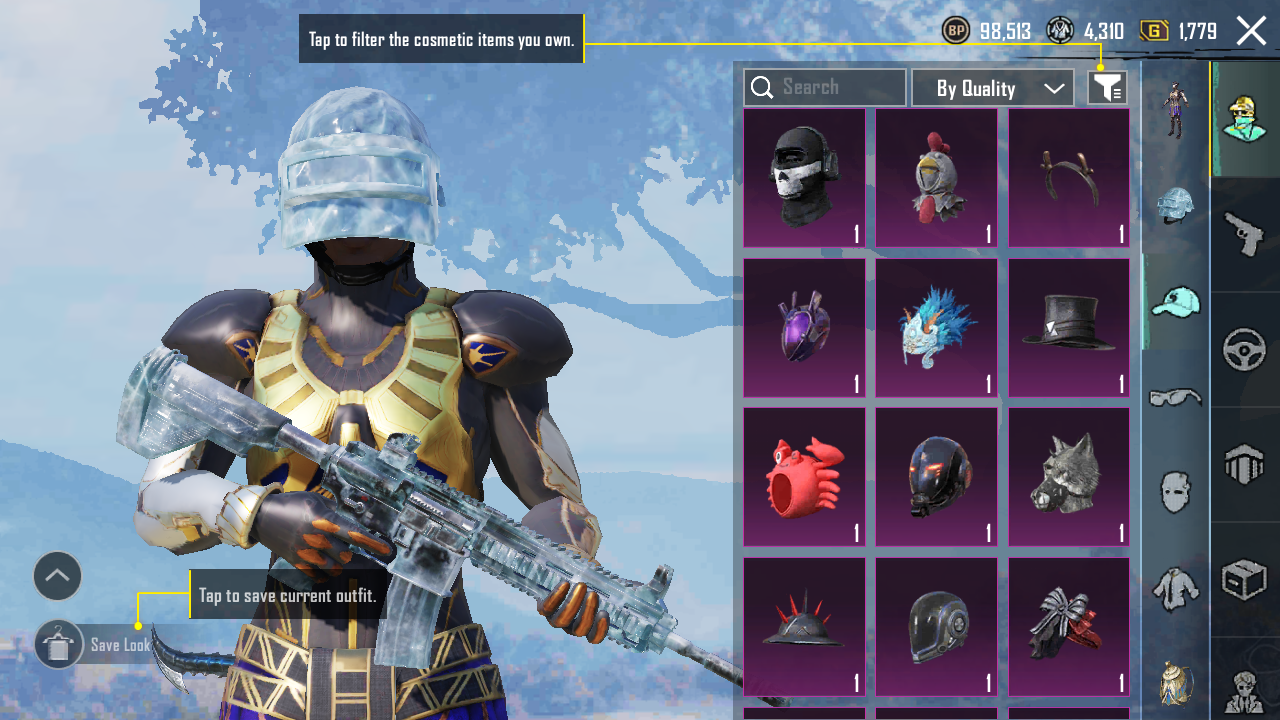This screenshot has width=1280, height=720.
Task: Pick the blue feathered mask
Action: (x=937, y=328)
